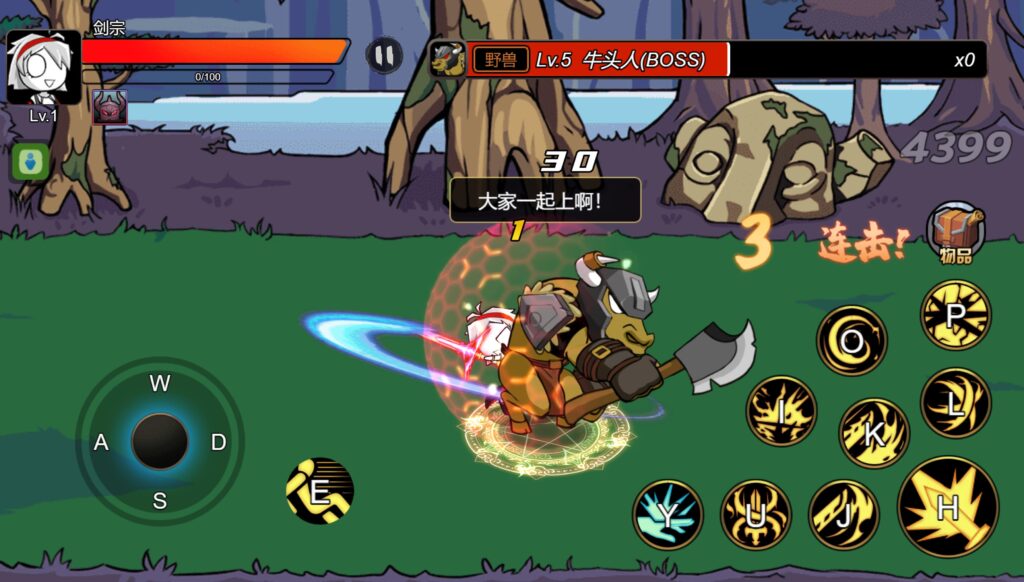Tap the green icon below the portrait
This screenshot has height=582, width=1024.
pyautogui.click(x=30, y=162)
